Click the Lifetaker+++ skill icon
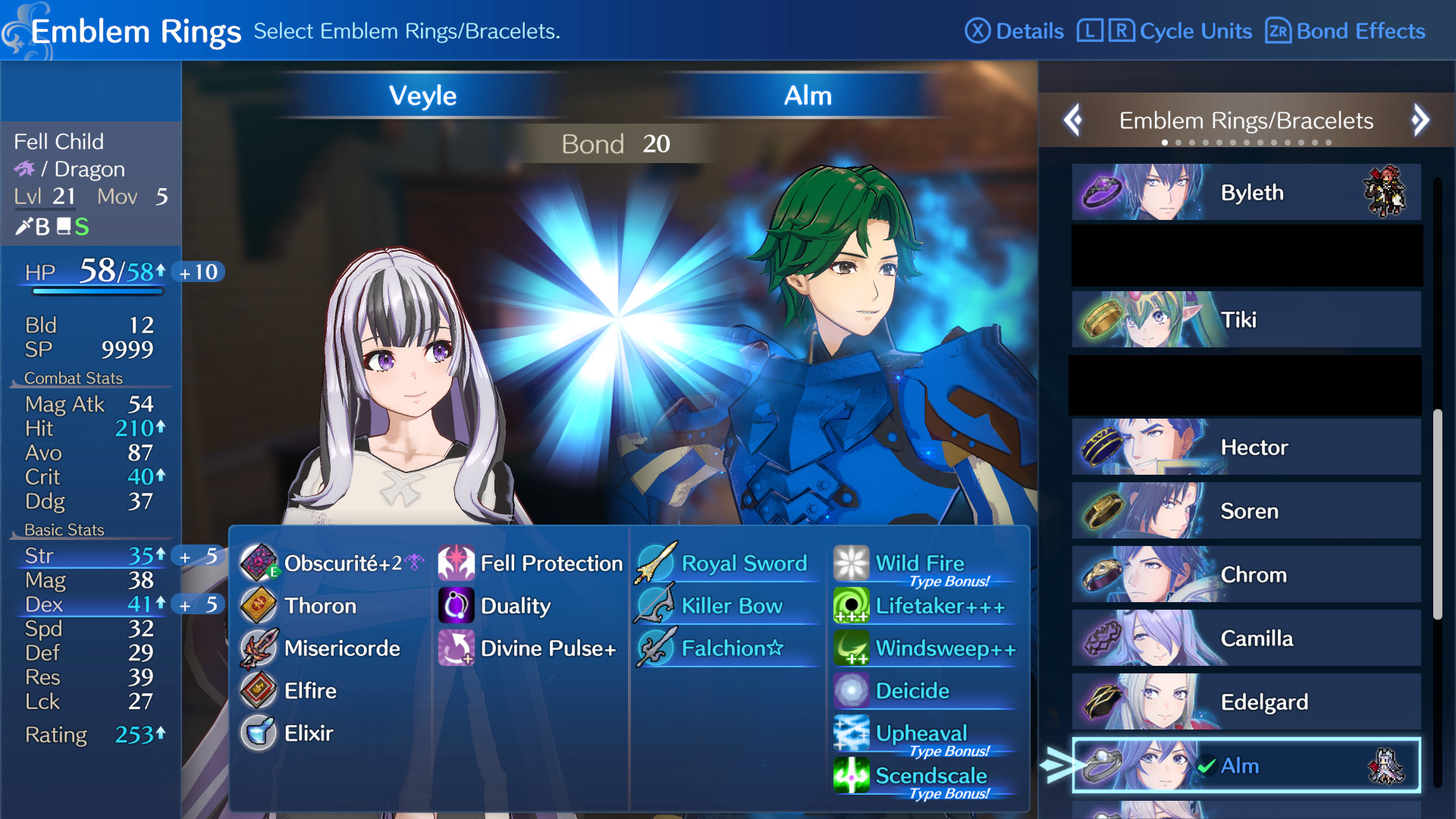1456x819 pixels. (x=851, y=606)
